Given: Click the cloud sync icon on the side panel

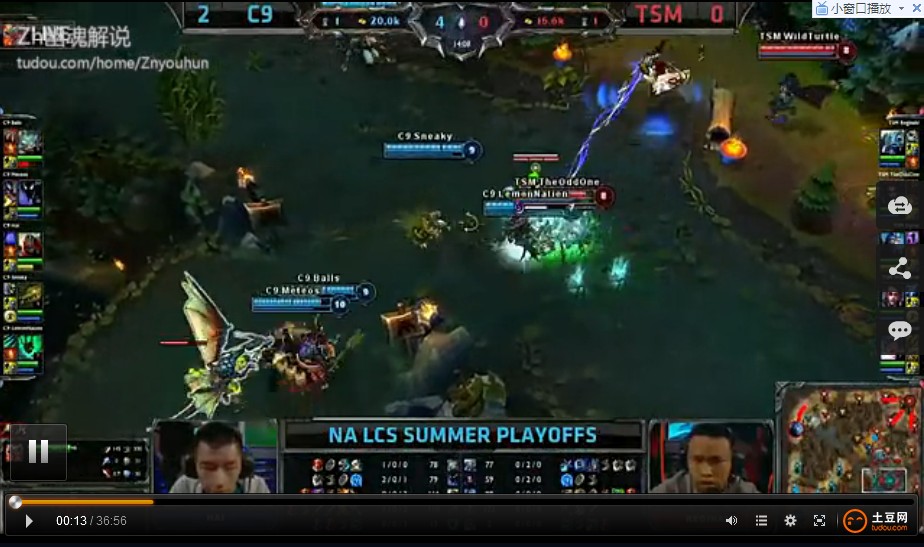Looking at the screenshot, I should tap(899, 206).
